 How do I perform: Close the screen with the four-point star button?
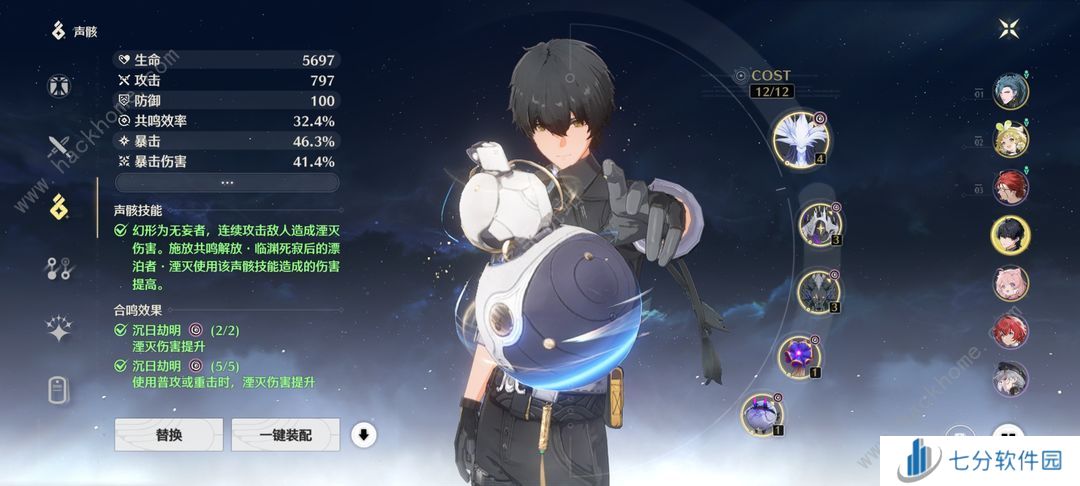1008,28
